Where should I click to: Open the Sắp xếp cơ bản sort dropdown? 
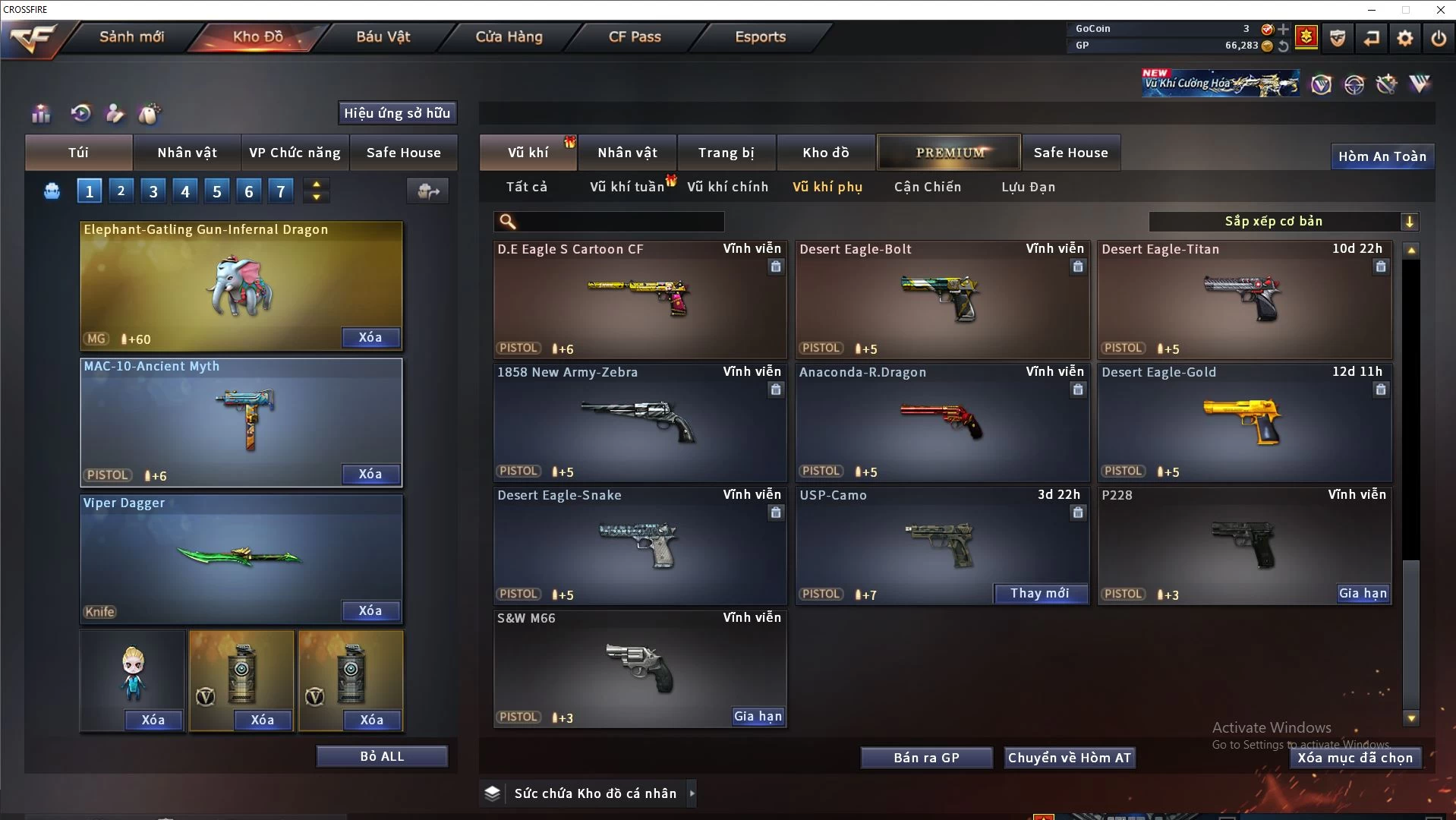click(x=1283, y=222)
